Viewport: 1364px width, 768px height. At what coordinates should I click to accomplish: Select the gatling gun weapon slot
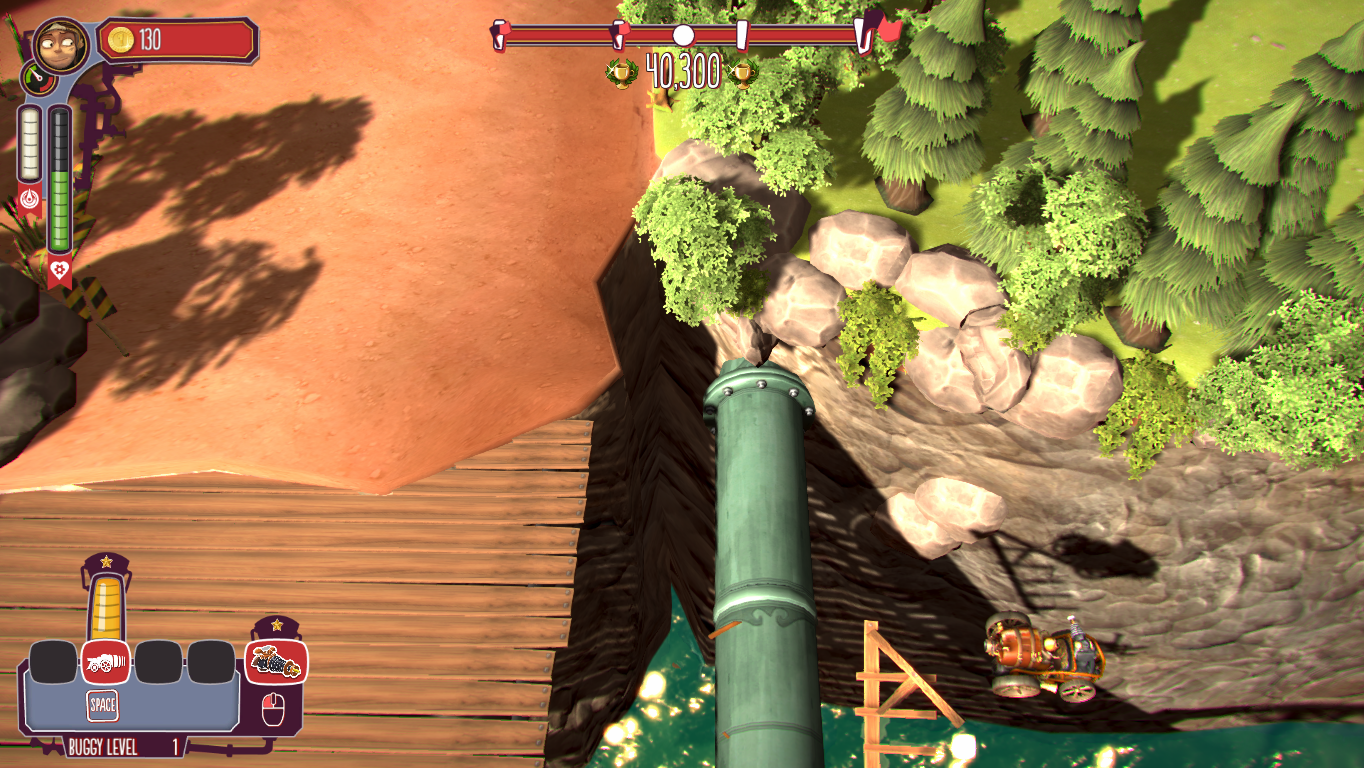point(276,661)
